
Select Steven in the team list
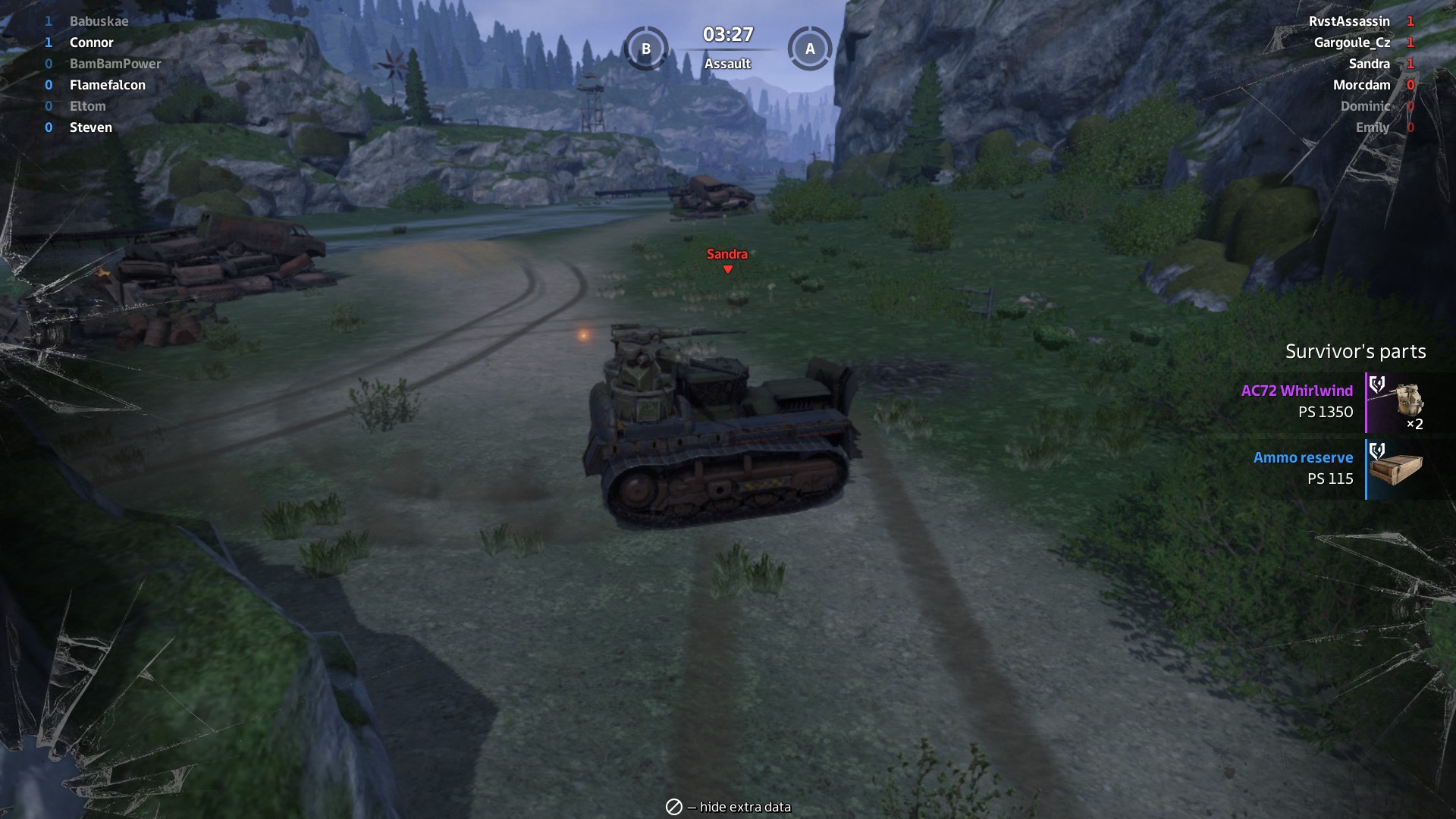90,127
